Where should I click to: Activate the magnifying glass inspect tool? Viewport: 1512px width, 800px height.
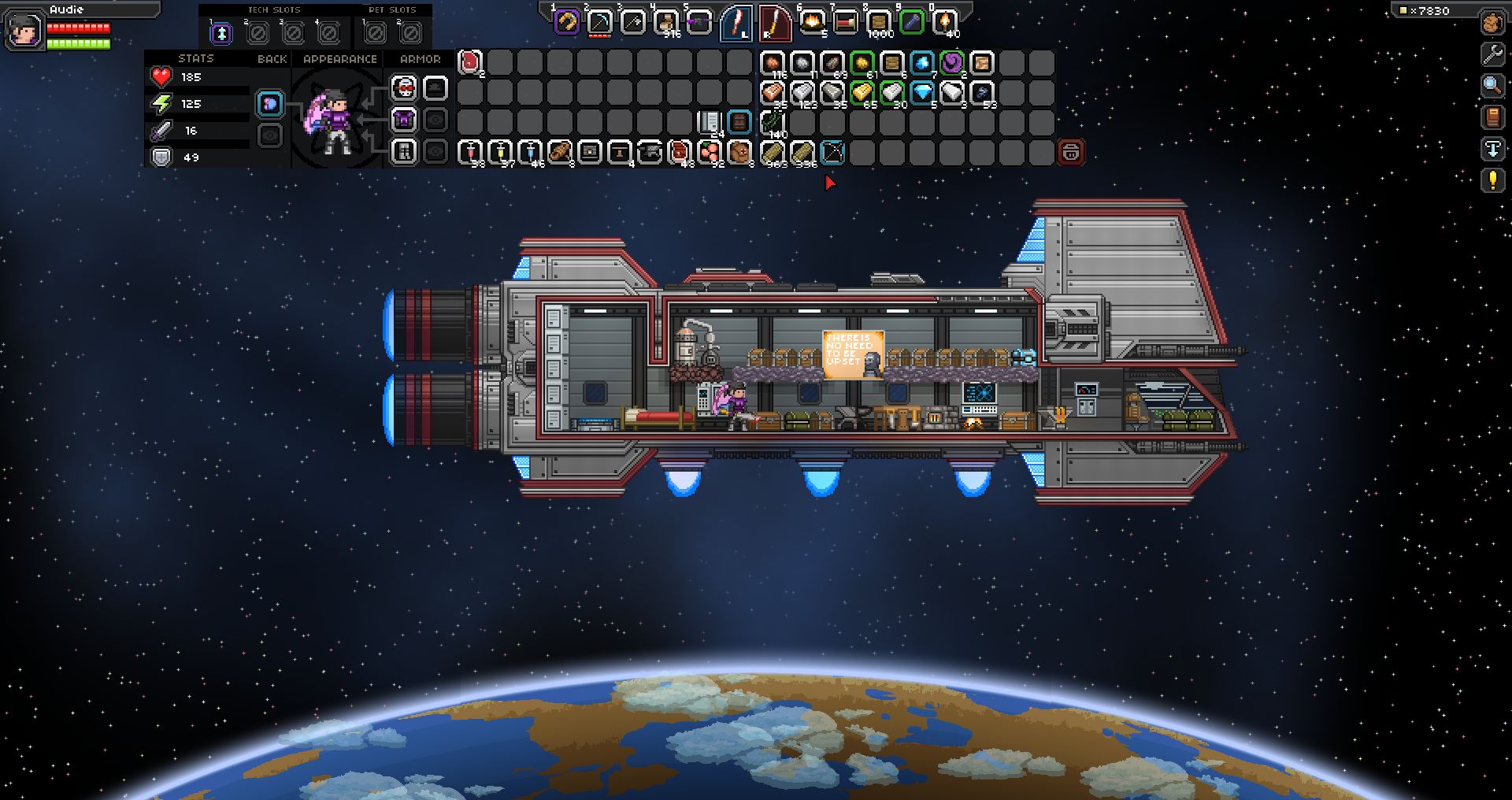tap(1492, 86)
